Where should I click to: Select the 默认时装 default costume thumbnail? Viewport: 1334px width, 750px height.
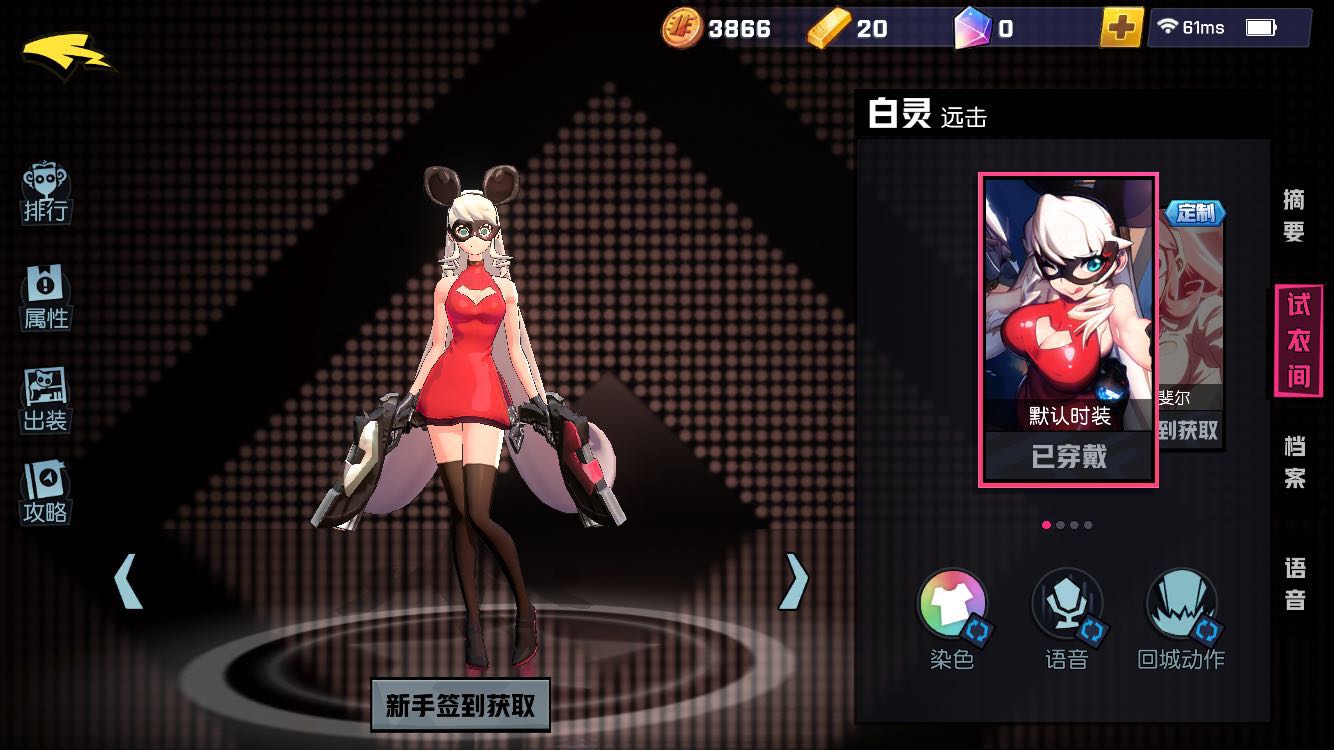click(x=1069, y=330)
